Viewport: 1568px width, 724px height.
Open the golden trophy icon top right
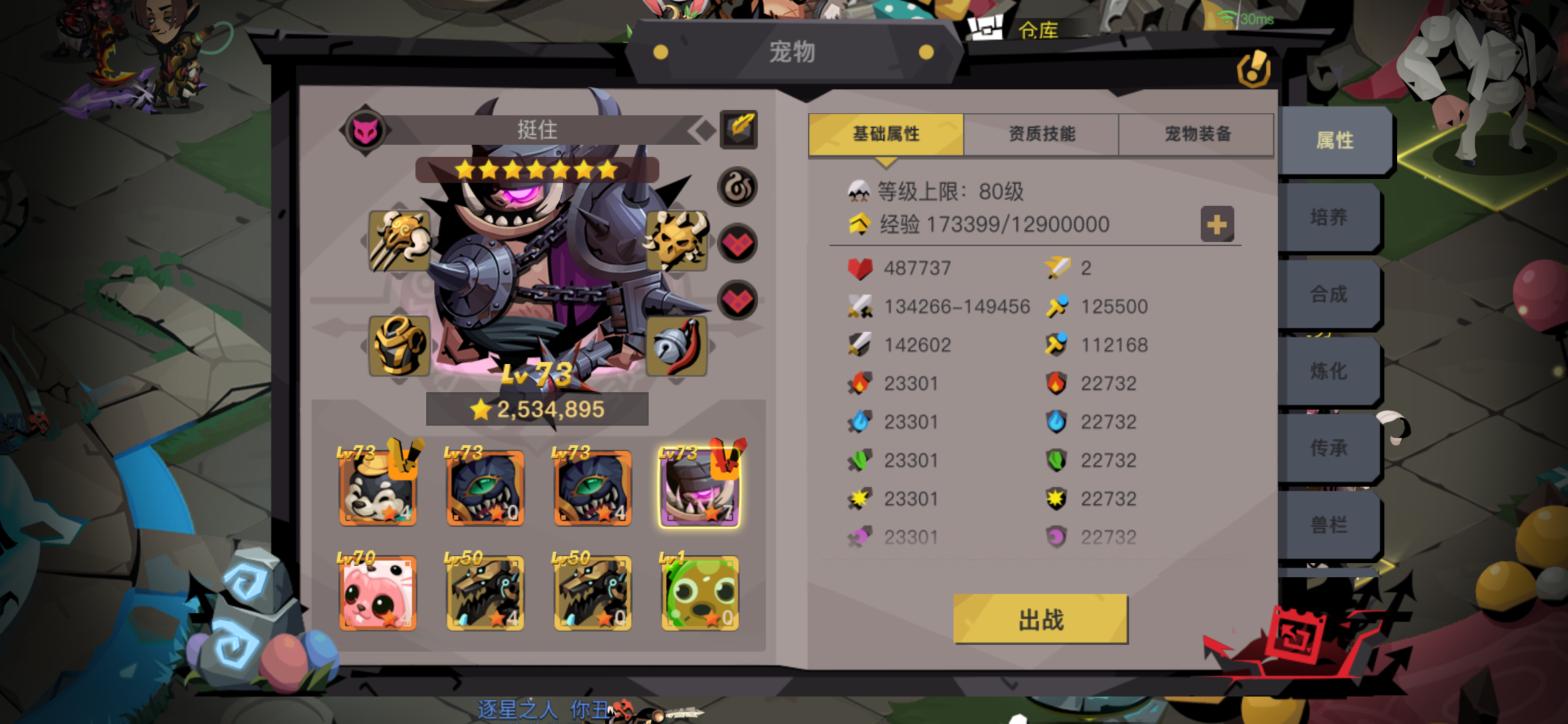(x=1254, y=67)
